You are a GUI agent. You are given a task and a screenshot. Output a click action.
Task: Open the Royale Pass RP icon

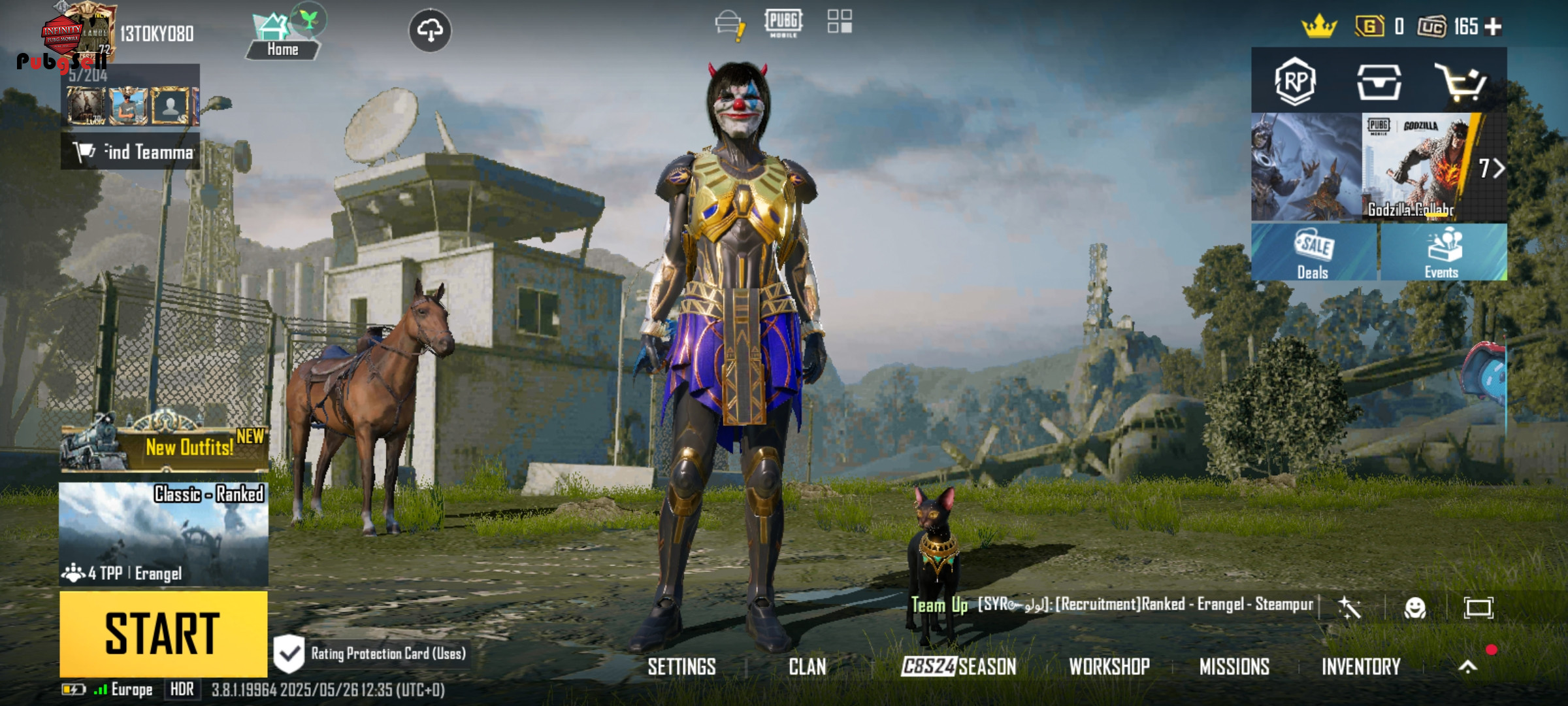point(1295,82)
